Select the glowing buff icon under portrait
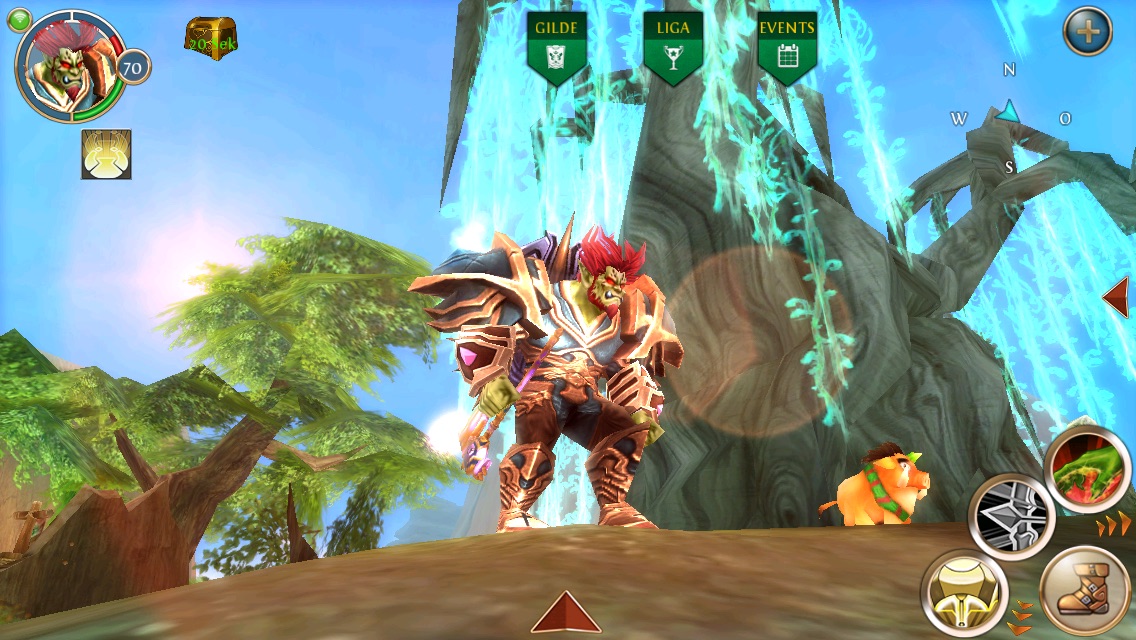The image size is (1136, 640). [106, 154]
